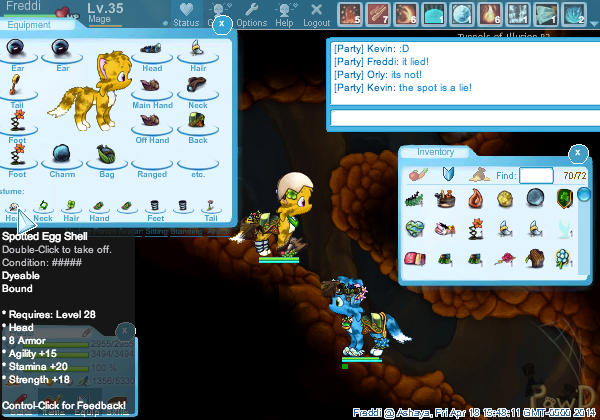
Task: Close the Inventory window
Action: pyautogui.click(x=576, y=153)
